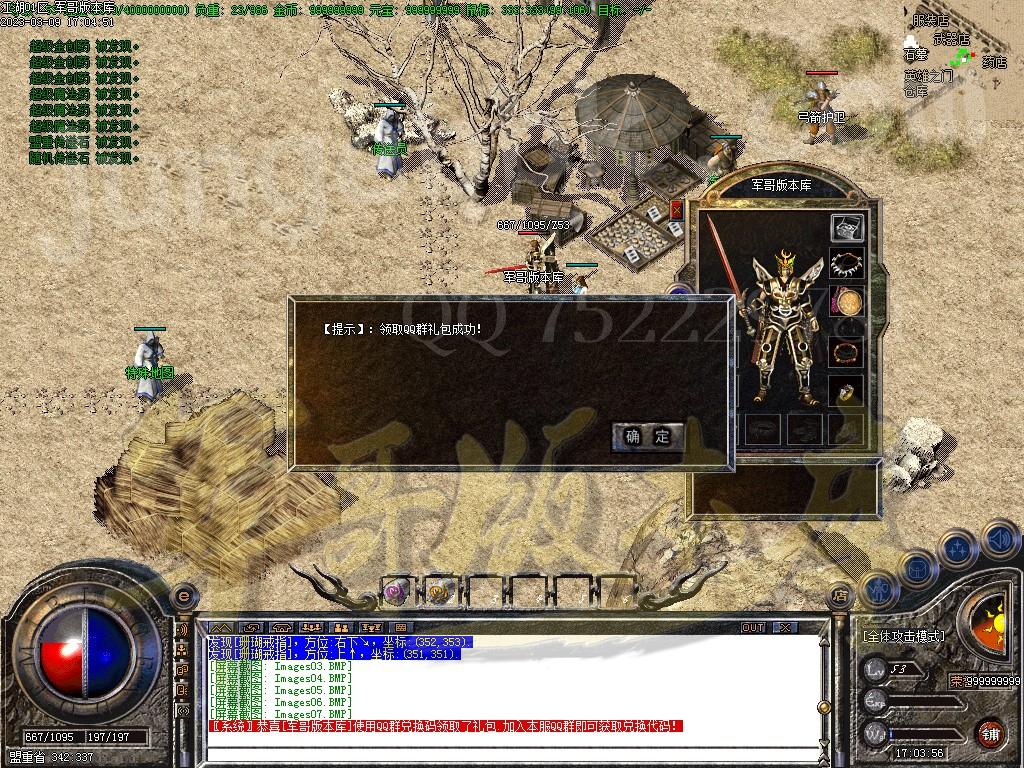This screenshot has width=1024, height=768.
Task: Use the orange scroll item in the hotbar
Action: pos(439,592)
